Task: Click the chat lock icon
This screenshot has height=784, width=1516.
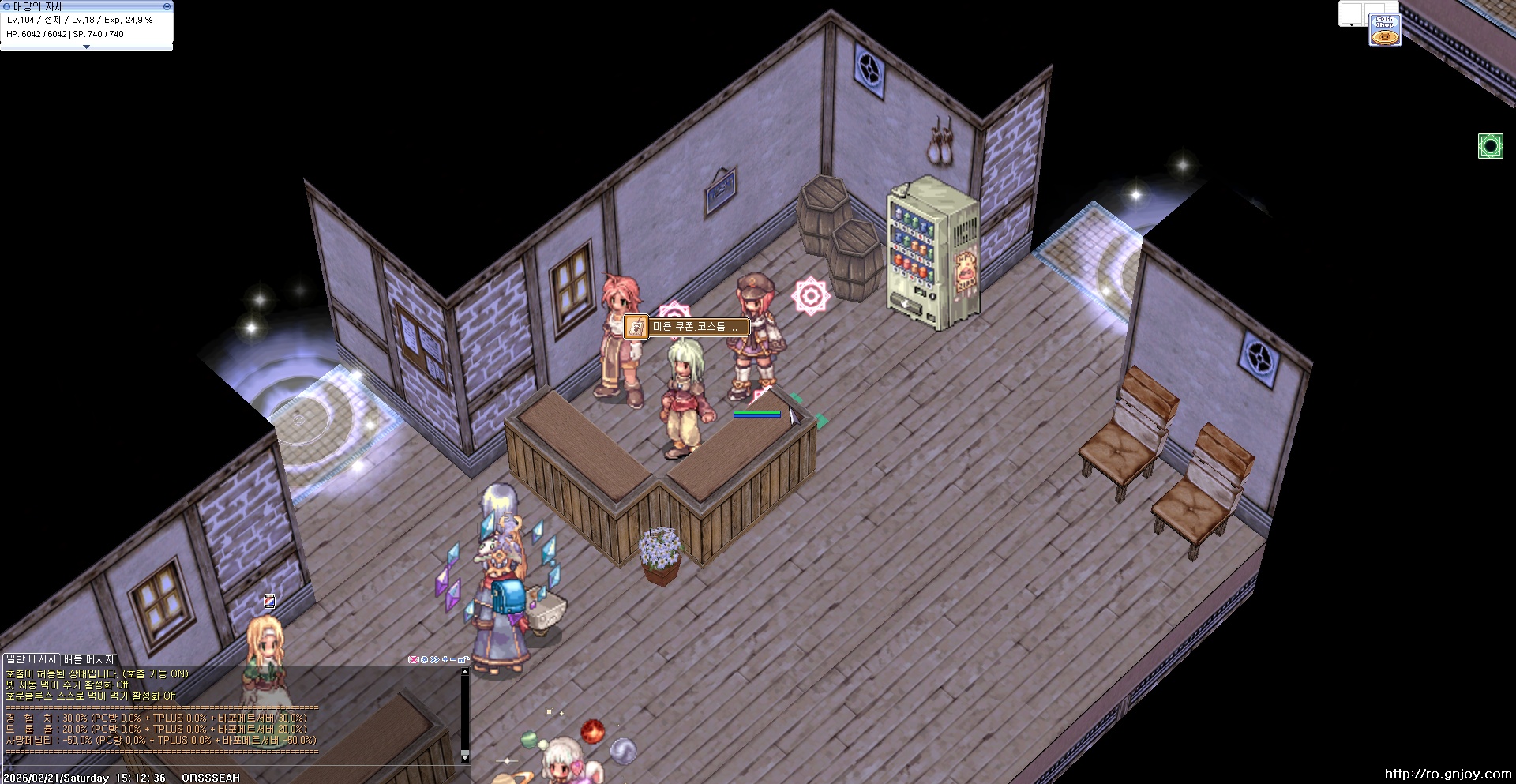Action: [x=463, y=659]
